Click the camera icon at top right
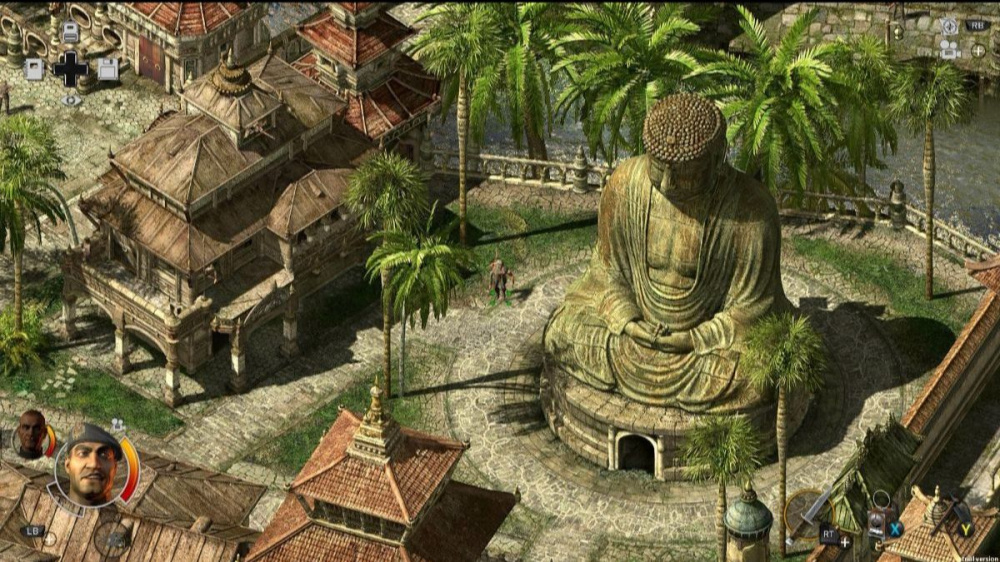The image size is (1000, 562). pos(949,48)
